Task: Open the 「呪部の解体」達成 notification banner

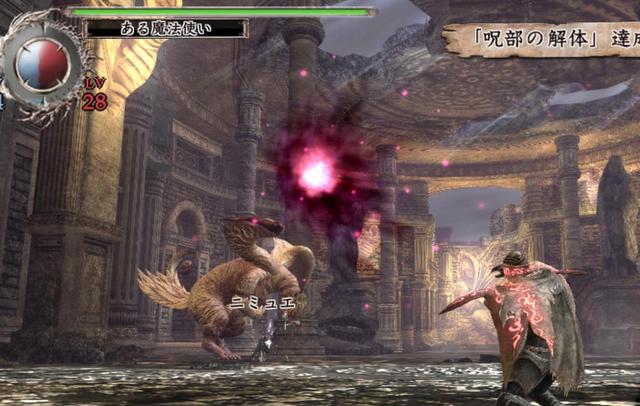Action: [x=545, y=40]
